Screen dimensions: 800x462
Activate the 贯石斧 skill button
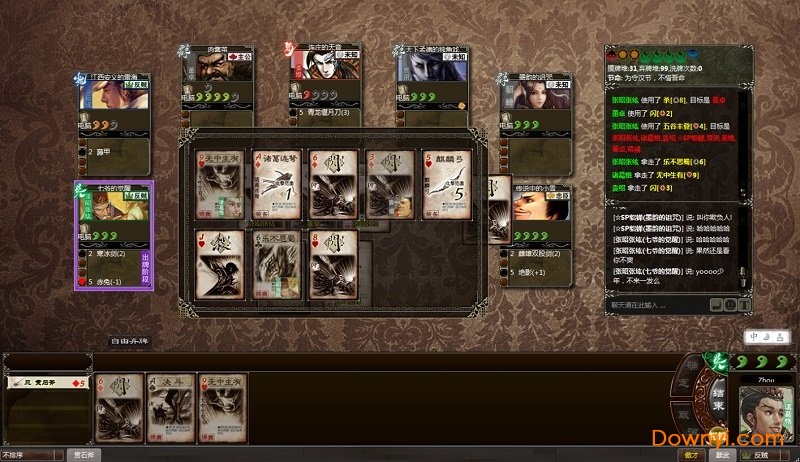coord(85,454)
